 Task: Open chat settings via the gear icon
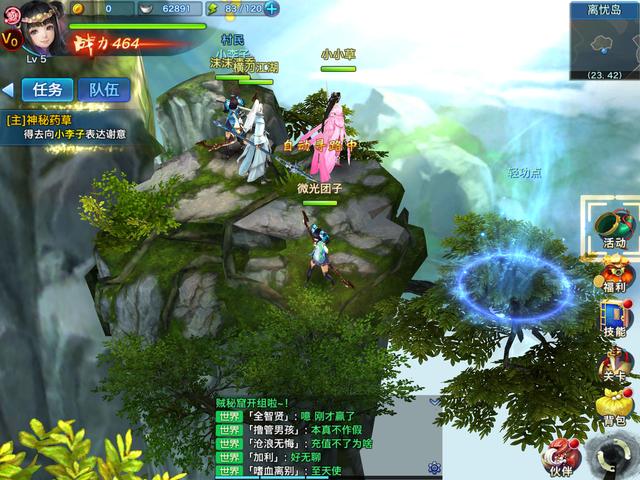[435, 467]
